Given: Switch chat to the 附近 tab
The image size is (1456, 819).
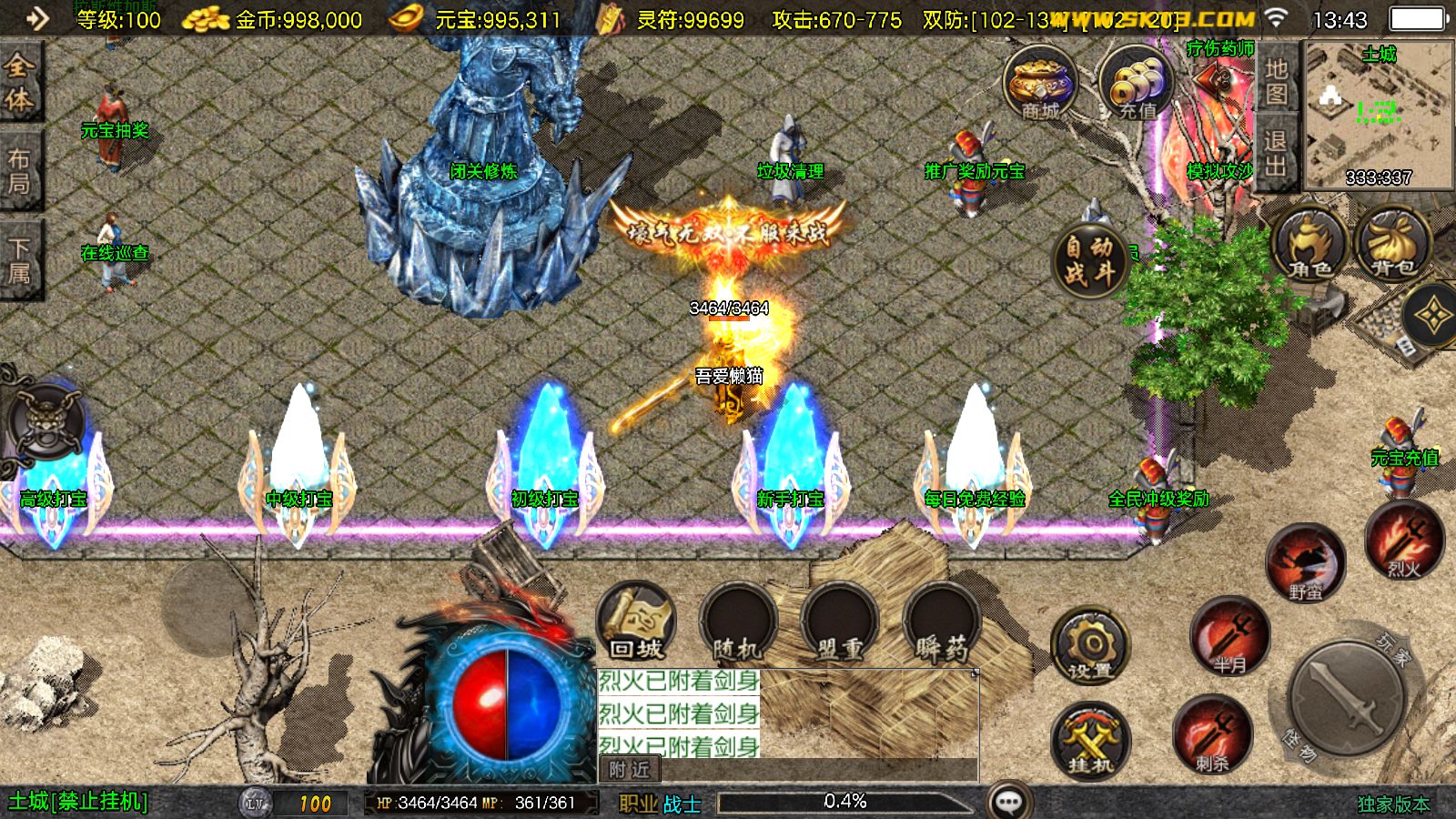Looking at the screenshot, I should [x=630, y=770].
